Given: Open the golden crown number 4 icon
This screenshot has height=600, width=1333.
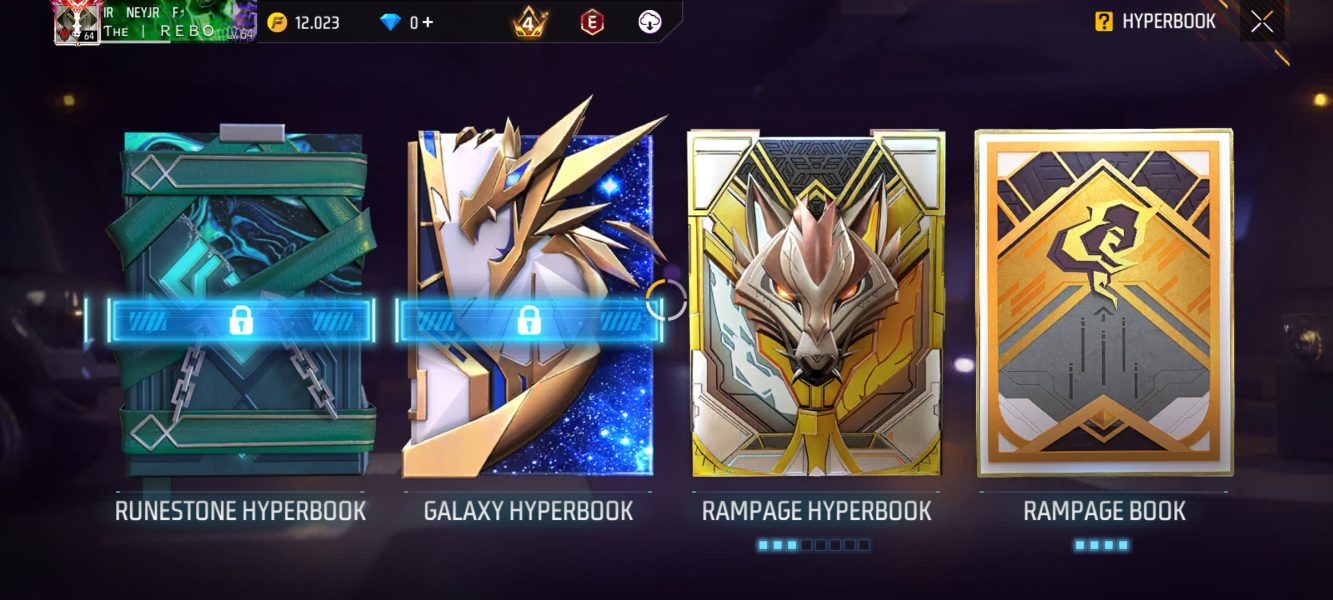Looking at the screenshot, I should (x=530, y=22).
